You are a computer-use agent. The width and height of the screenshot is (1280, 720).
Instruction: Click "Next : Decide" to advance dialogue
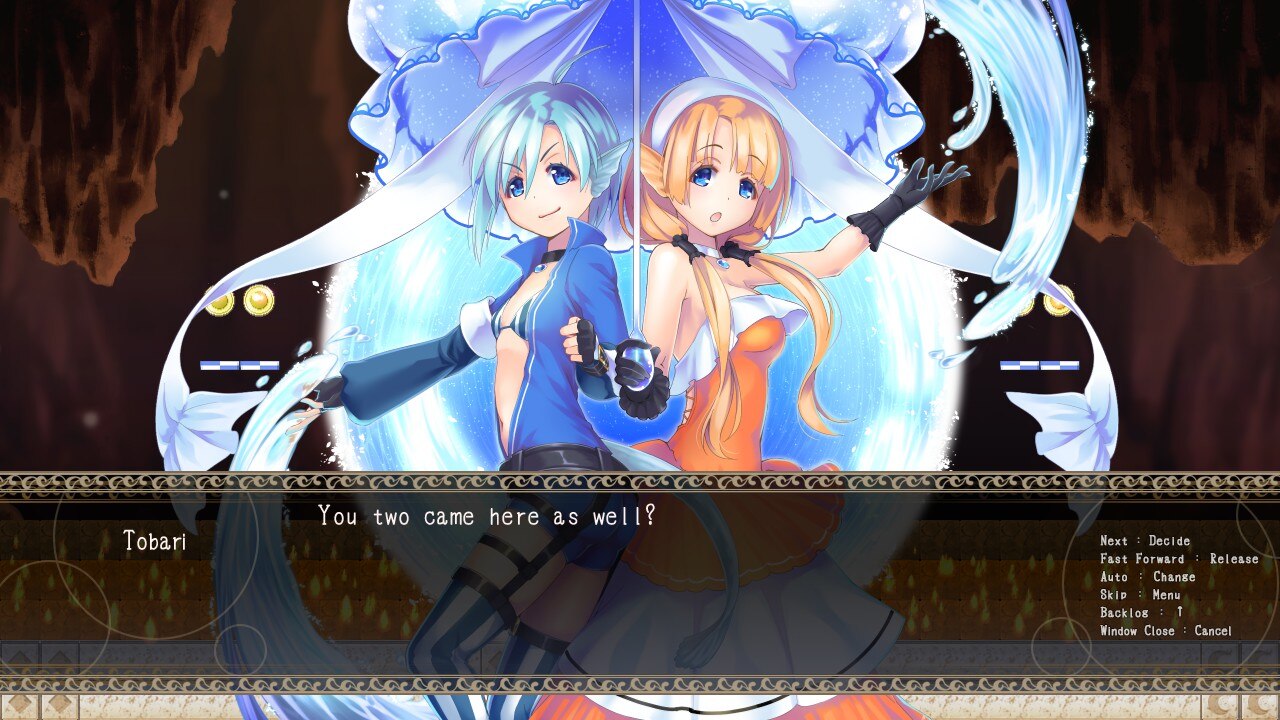click(x=1144, y=540)
